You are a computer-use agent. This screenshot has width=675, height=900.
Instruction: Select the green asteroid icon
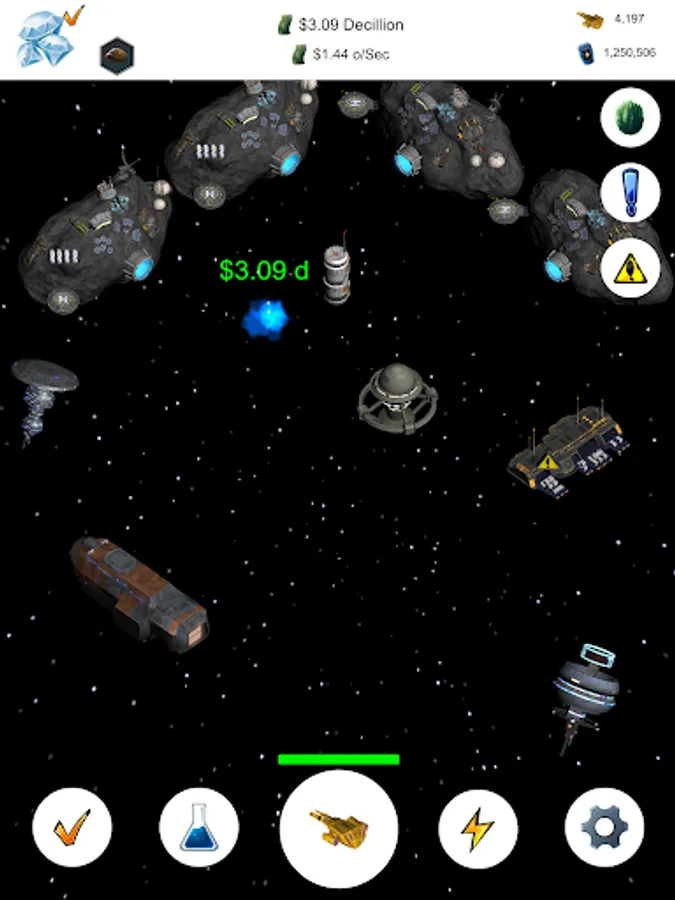[x=630, y=118]
